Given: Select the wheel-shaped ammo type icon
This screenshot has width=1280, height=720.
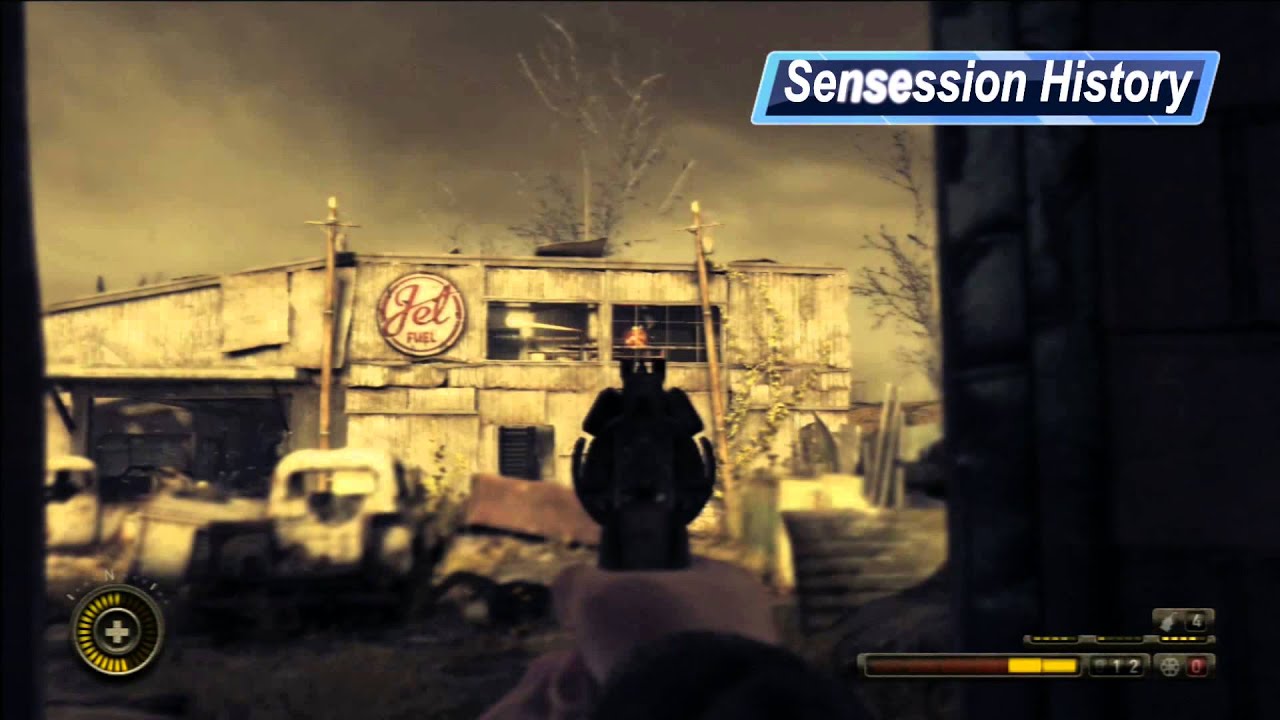Looking at the screenshot, I should 1169,667.
